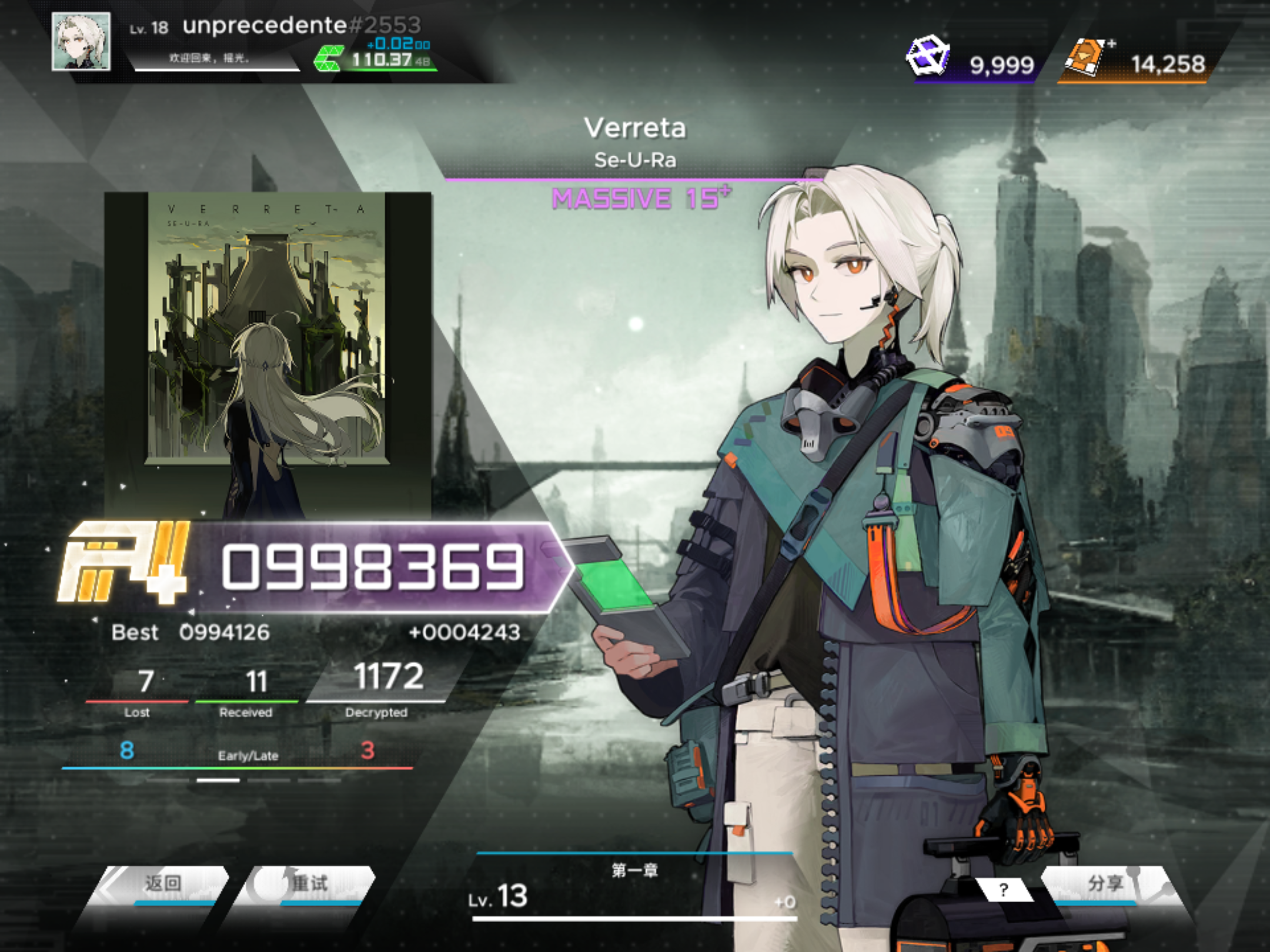Select the MASSIVE 15+ difficulty label

tap(640, 200)
